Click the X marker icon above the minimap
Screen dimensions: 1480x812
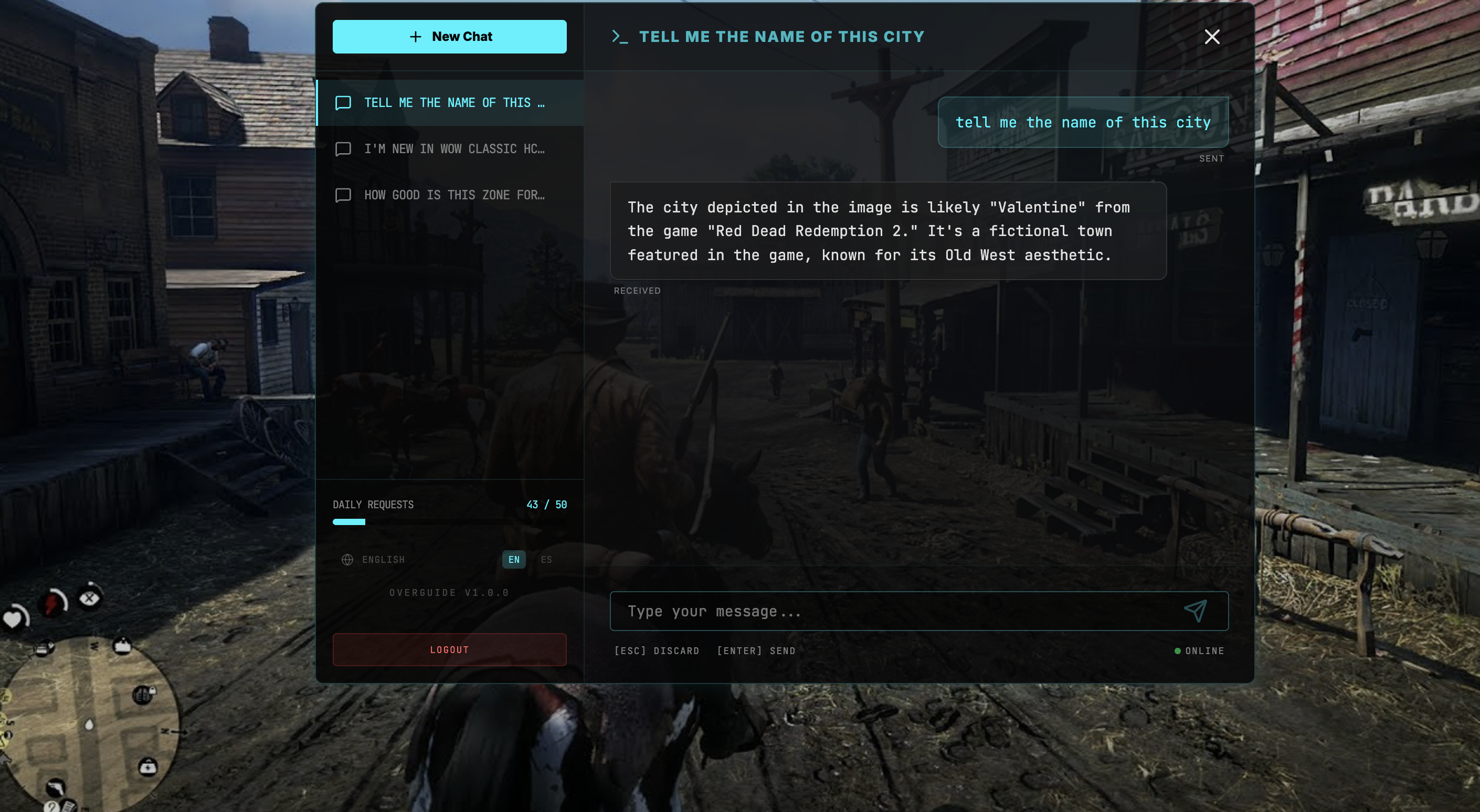click(90, 600)
